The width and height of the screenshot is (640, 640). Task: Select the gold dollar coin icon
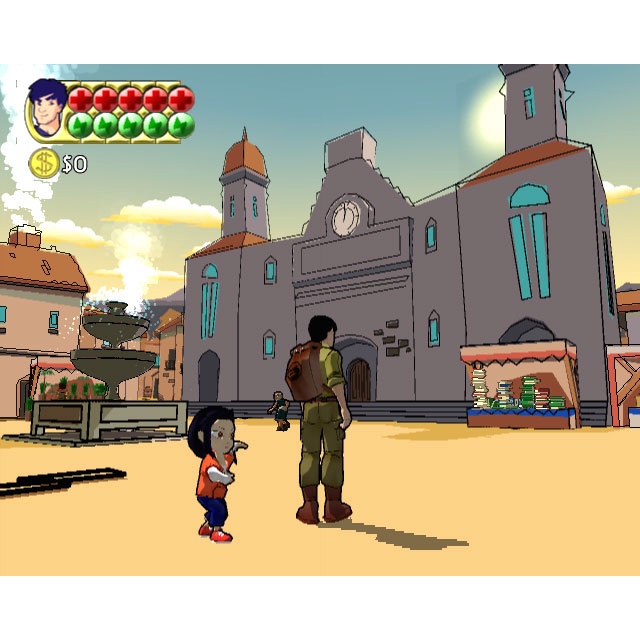click(x=44, y=163)
